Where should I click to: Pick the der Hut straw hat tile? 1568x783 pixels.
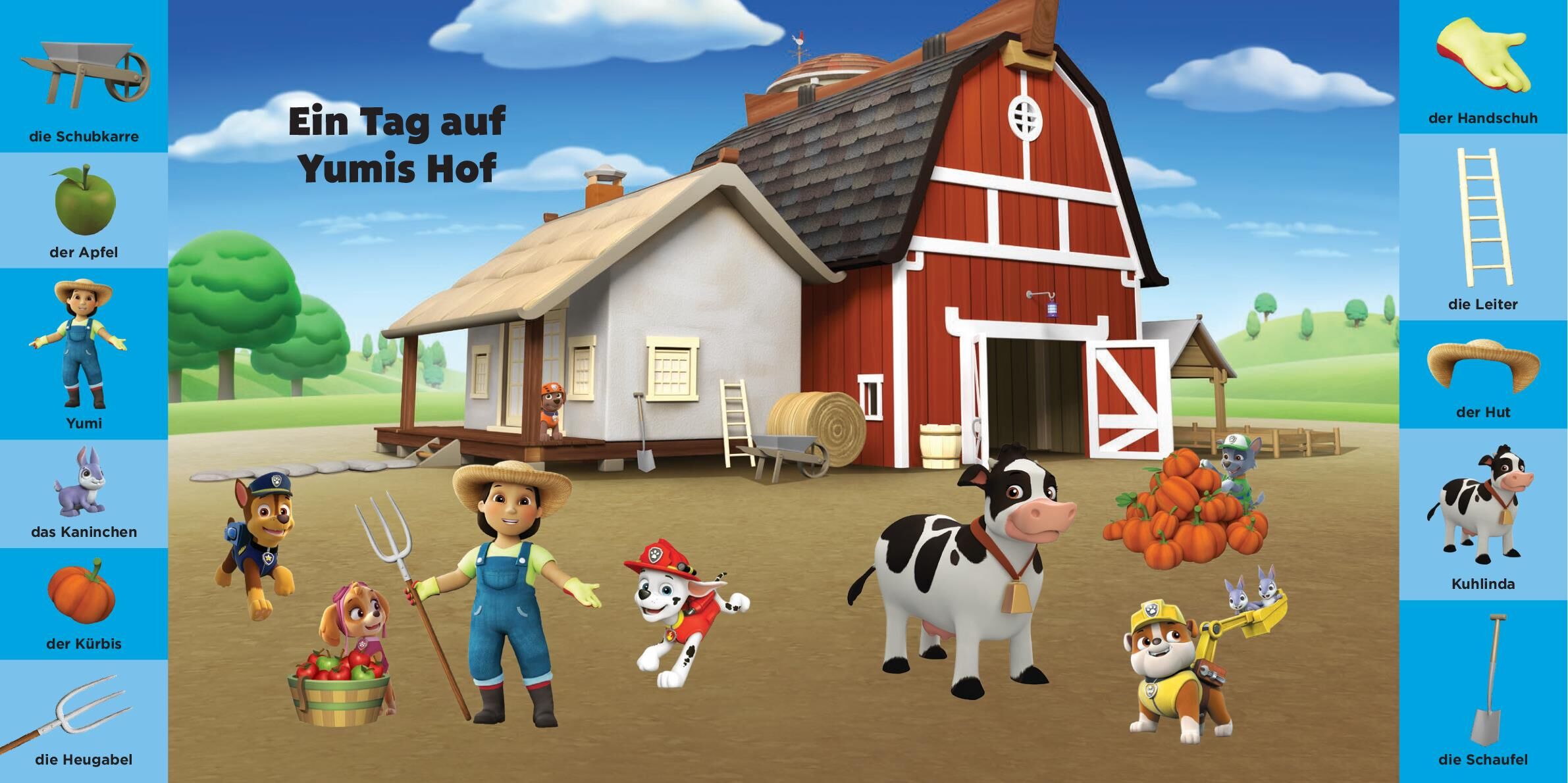(1482, 374)
